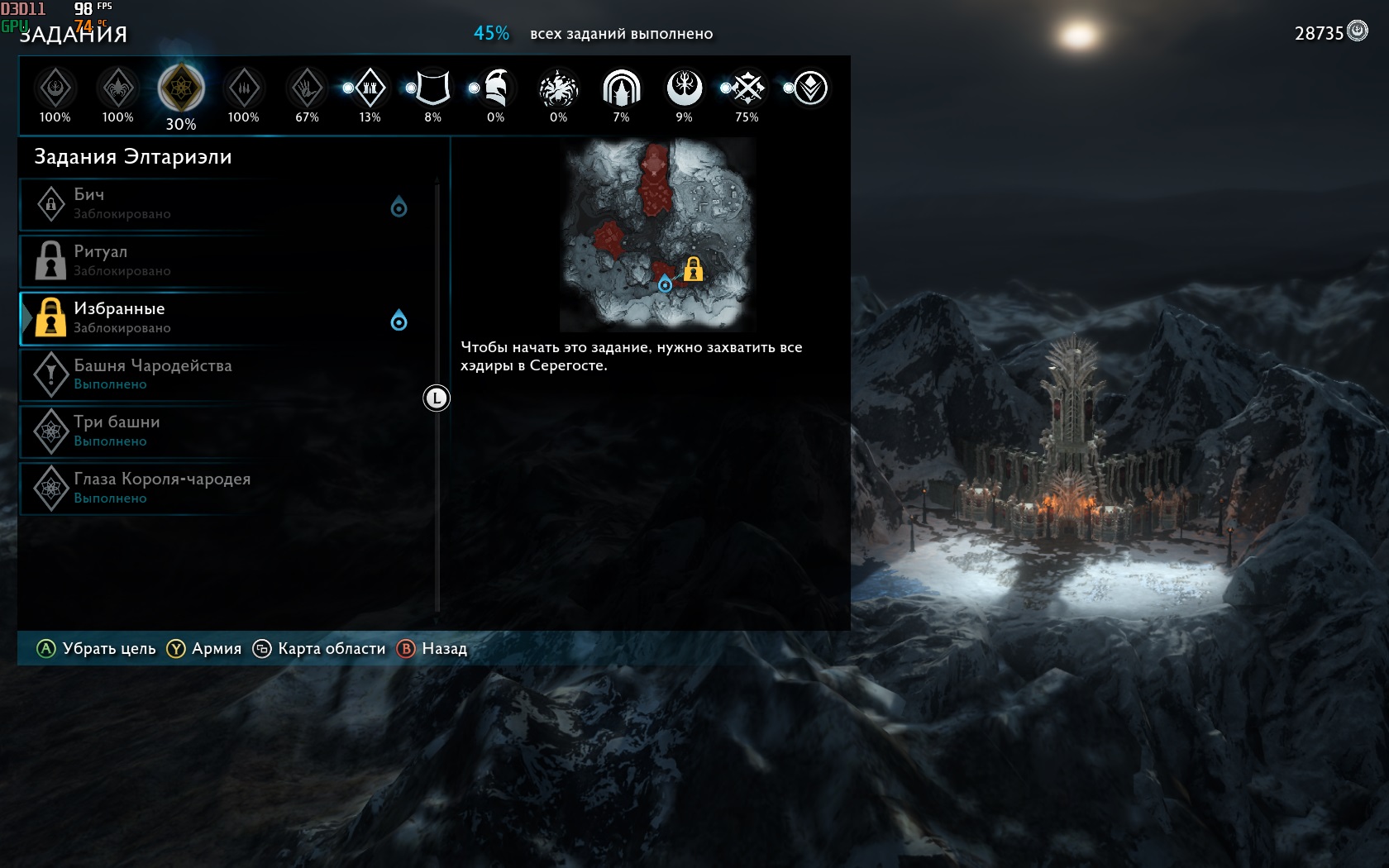Switch to the 30% gold flower quest tab
Screen dimensions: 1389x868
tap(181, 88)
